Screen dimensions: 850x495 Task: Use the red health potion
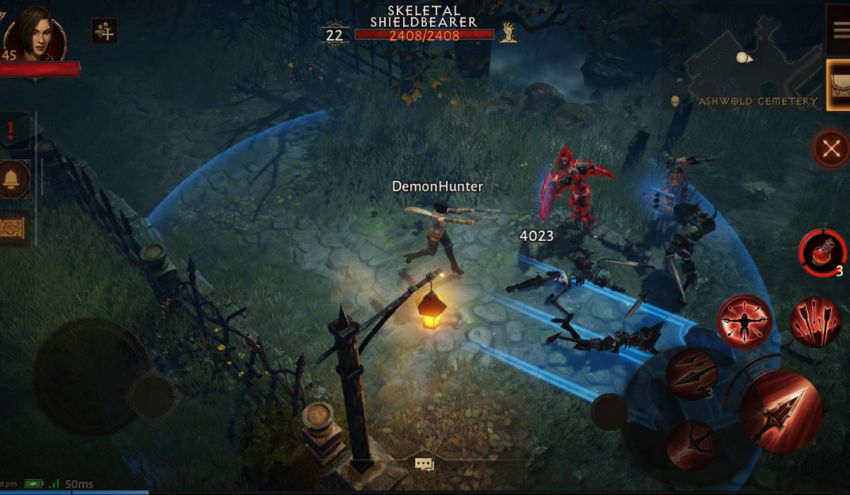point(821,250)
